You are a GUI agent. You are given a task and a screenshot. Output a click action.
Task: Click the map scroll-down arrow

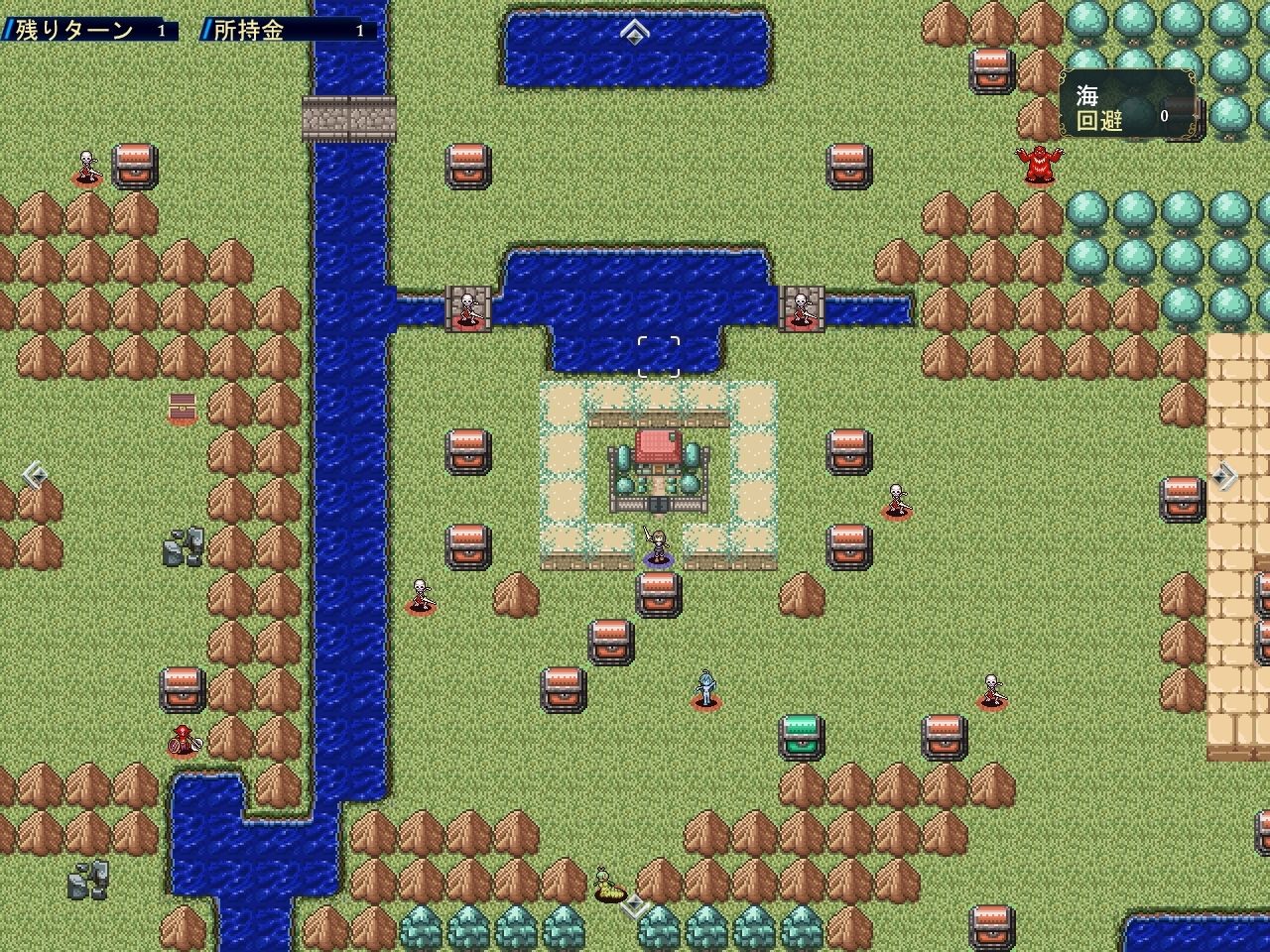(635, 904)
